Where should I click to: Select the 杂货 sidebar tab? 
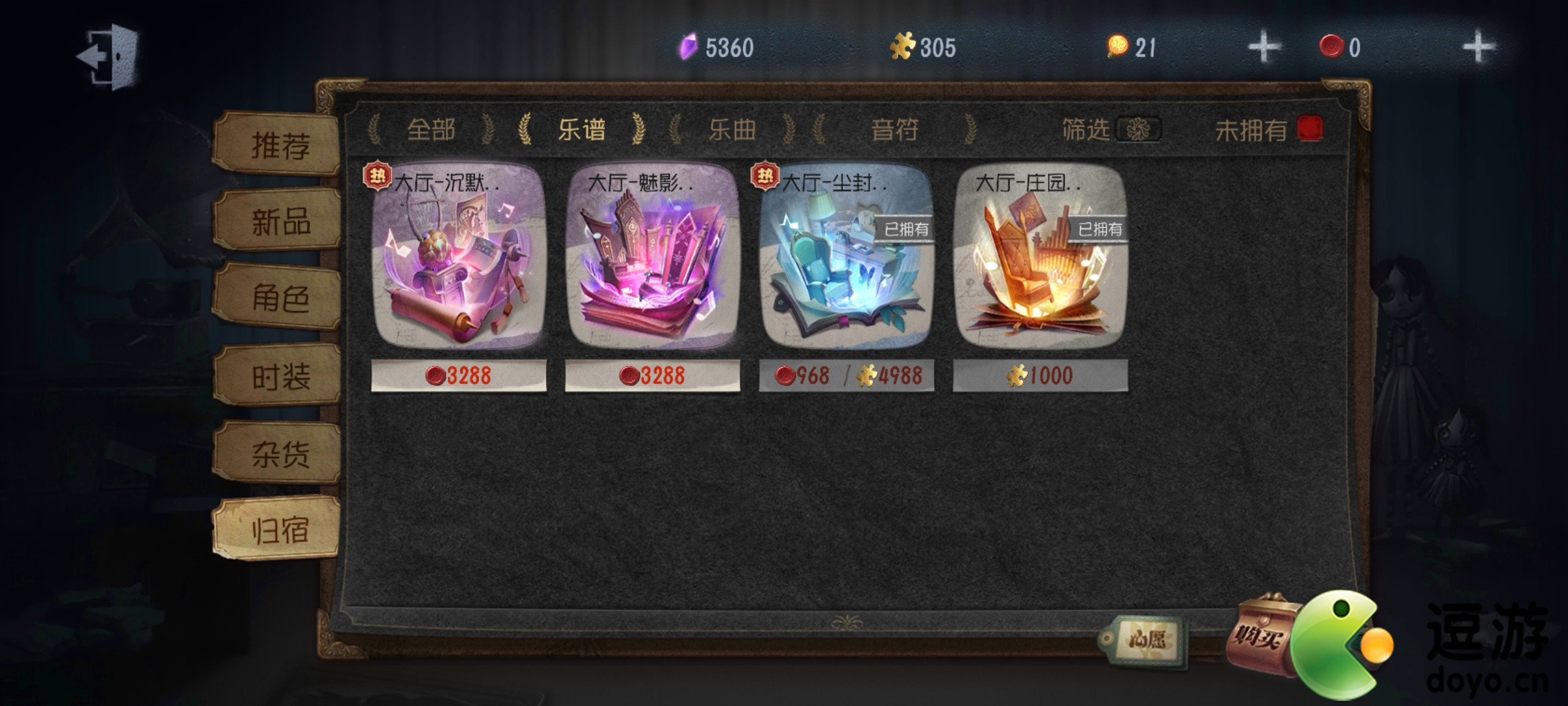[x=281, y=453]
